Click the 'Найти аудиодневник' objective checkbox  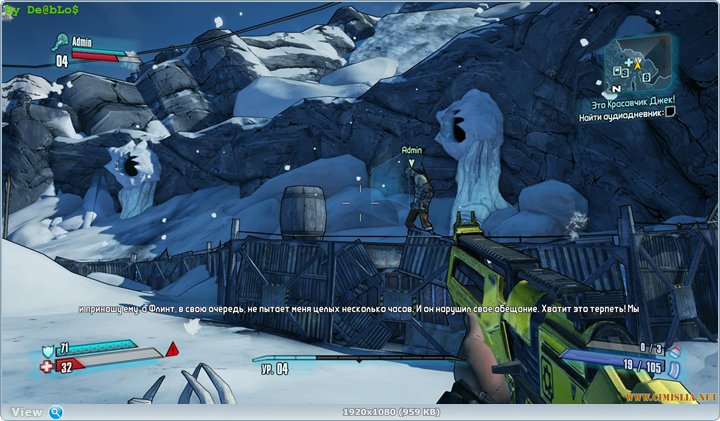(670, 112)
